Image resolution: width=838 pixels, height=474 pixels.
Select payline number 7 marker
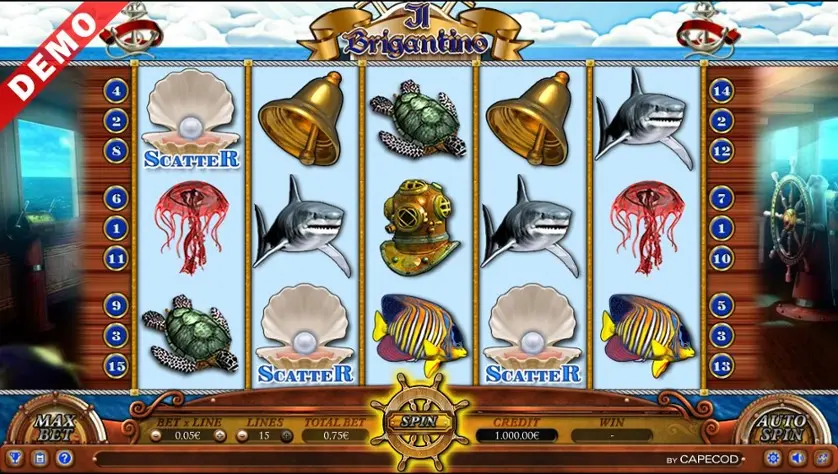click(x=721, y=200)
